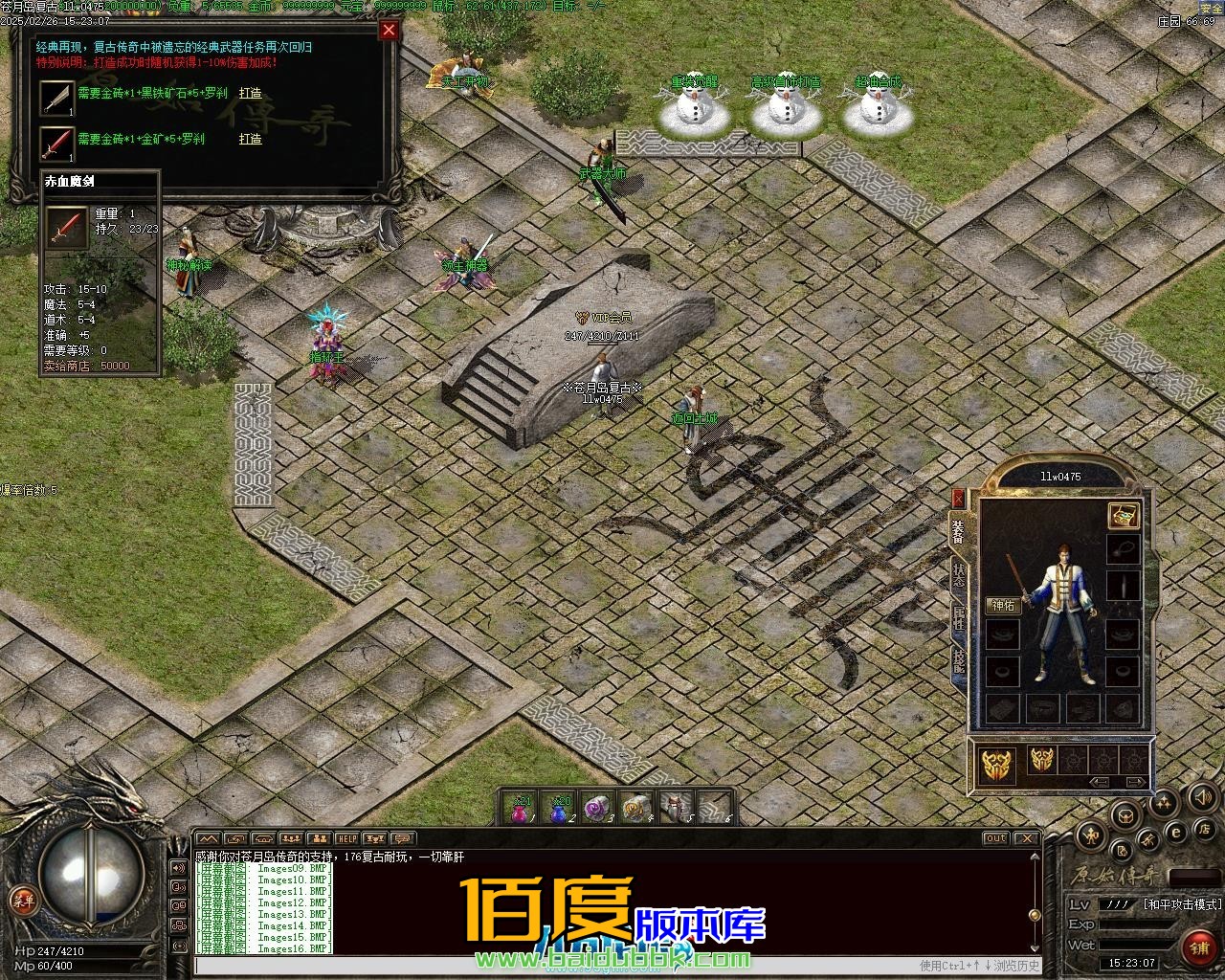Open the treasure chest icon in equipment panel
This screenshot has width=1225, height=980.
1123,515
